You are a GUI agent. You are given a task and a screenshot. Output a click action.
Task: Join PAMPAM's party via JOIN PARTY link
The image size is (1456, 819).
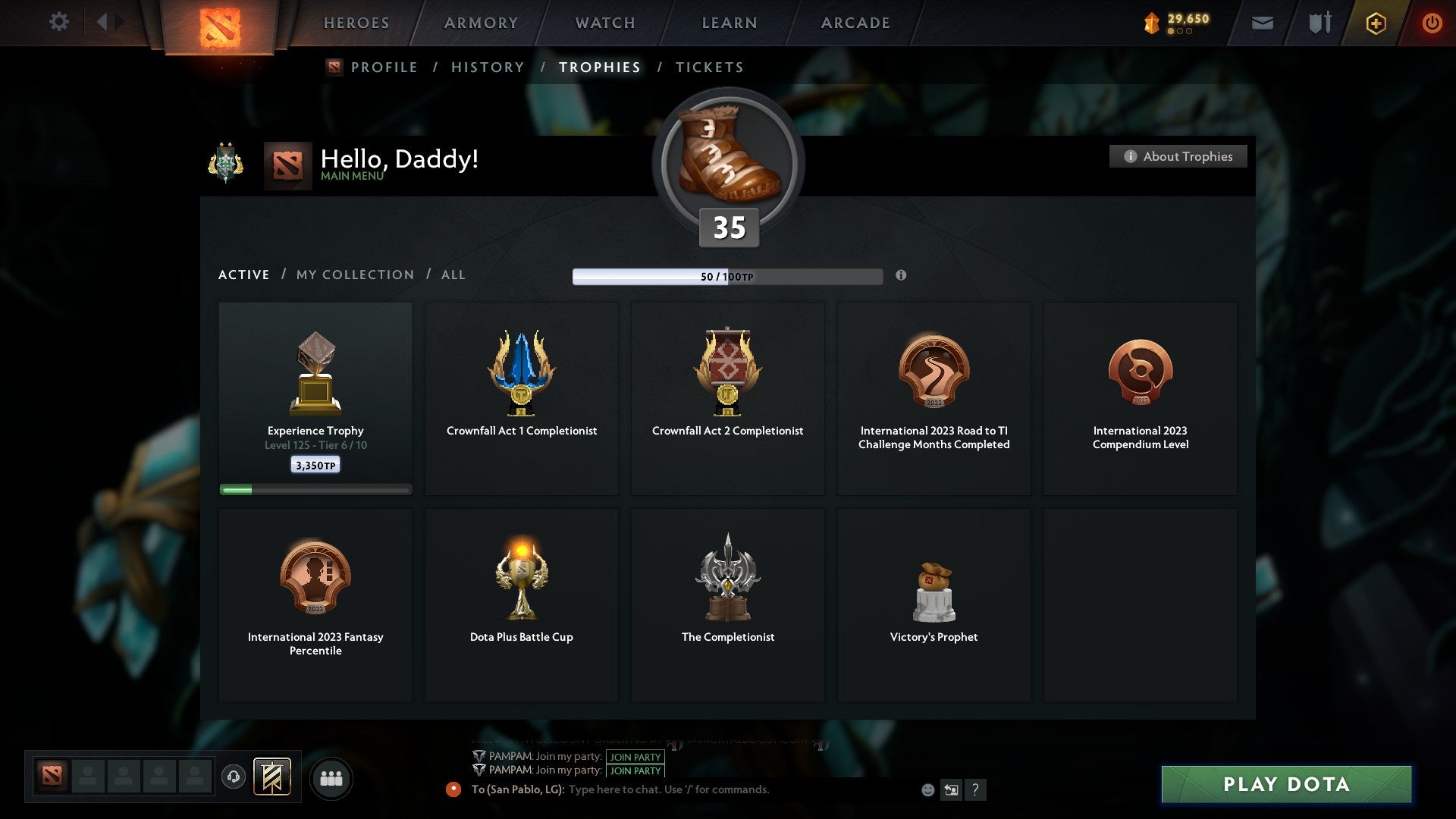click(x=635, y=757)
